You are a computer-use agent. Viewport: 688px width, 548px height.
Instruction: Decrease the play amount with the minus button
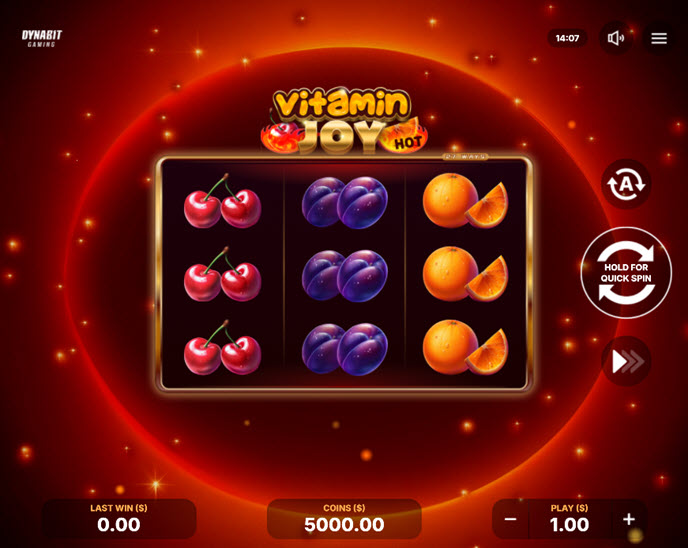pos(510,519)
